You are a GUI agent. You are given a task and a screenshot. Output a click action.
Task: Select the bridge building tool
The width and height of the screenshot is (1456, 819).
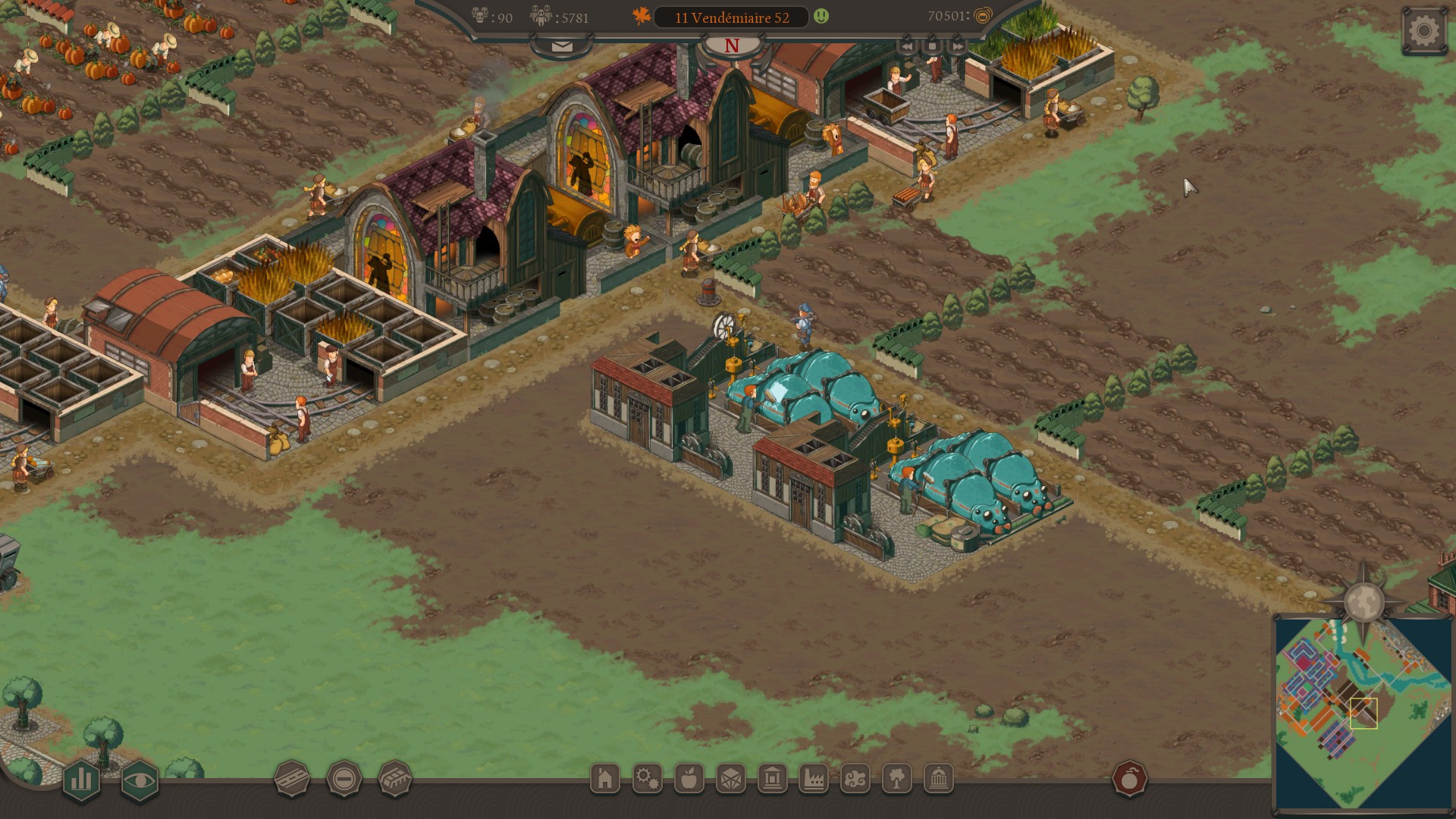pyautogui.click(x=395, y=779)
